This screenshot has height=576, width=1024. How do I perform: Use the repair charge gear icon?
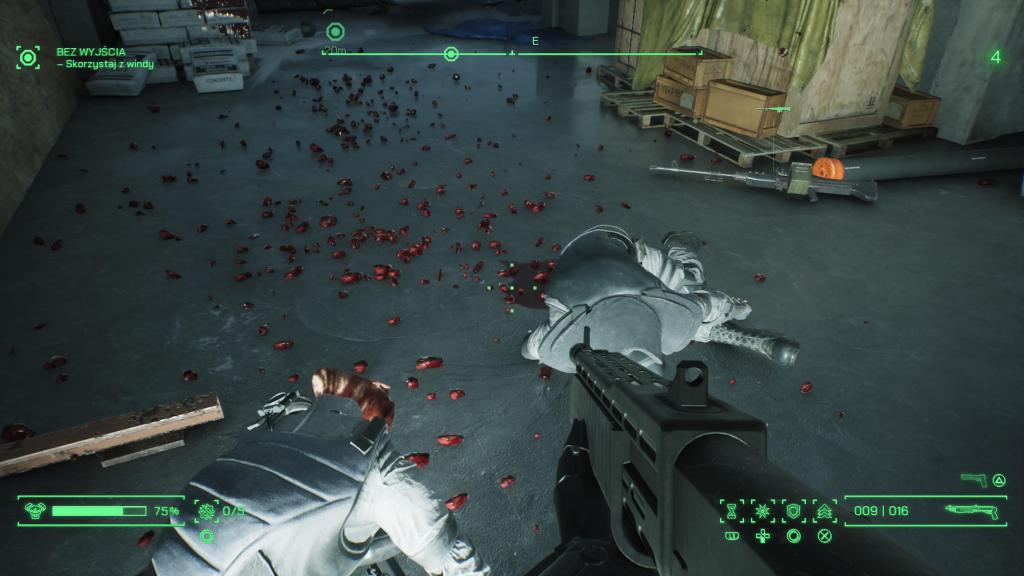pos(207,511)
